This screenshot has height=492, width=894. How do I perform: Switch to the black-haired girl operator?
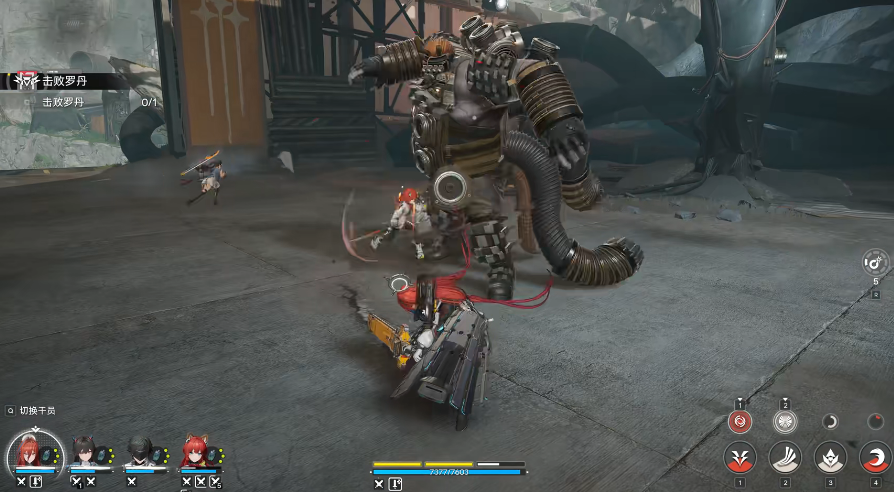[x=87, y=453]
